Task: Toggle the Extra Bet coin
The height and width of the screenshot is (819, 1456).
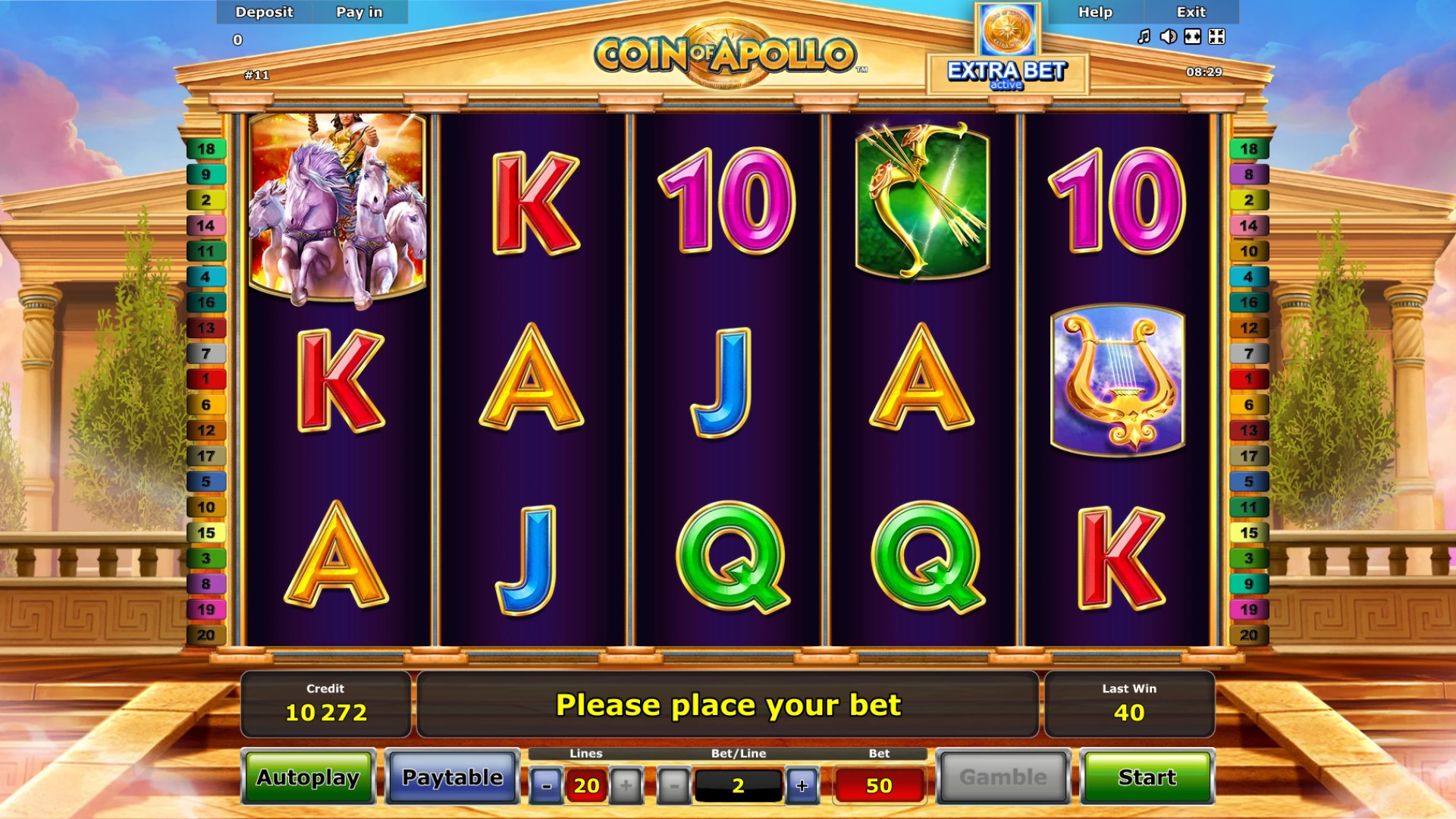Action: tap(1007, 32)
